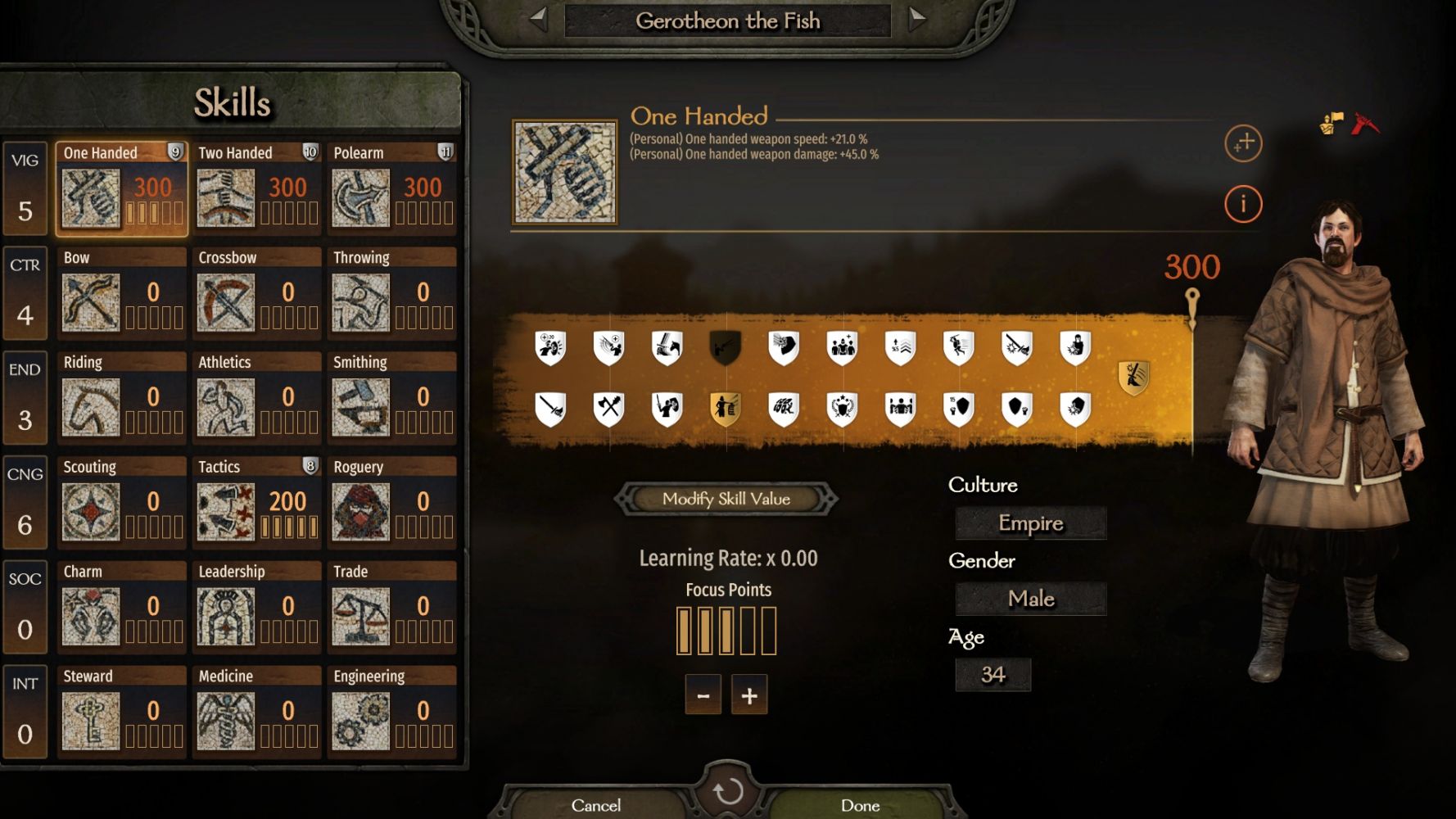Open the circled info button
The width and height of the screenshot is (1456, 819).
1243,203
